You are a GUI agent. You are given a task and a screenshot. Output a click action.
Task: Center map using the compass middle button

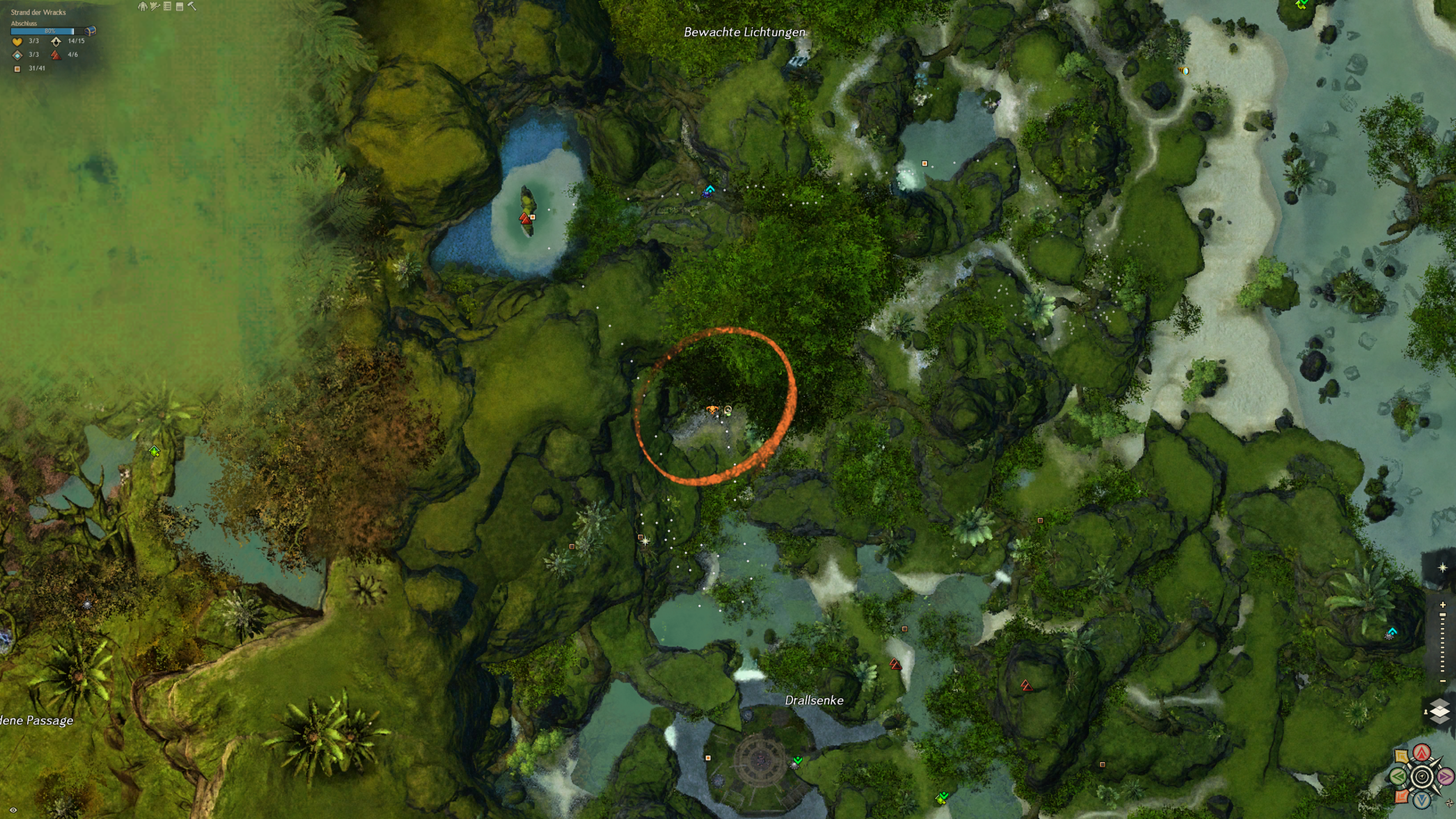1422,776
